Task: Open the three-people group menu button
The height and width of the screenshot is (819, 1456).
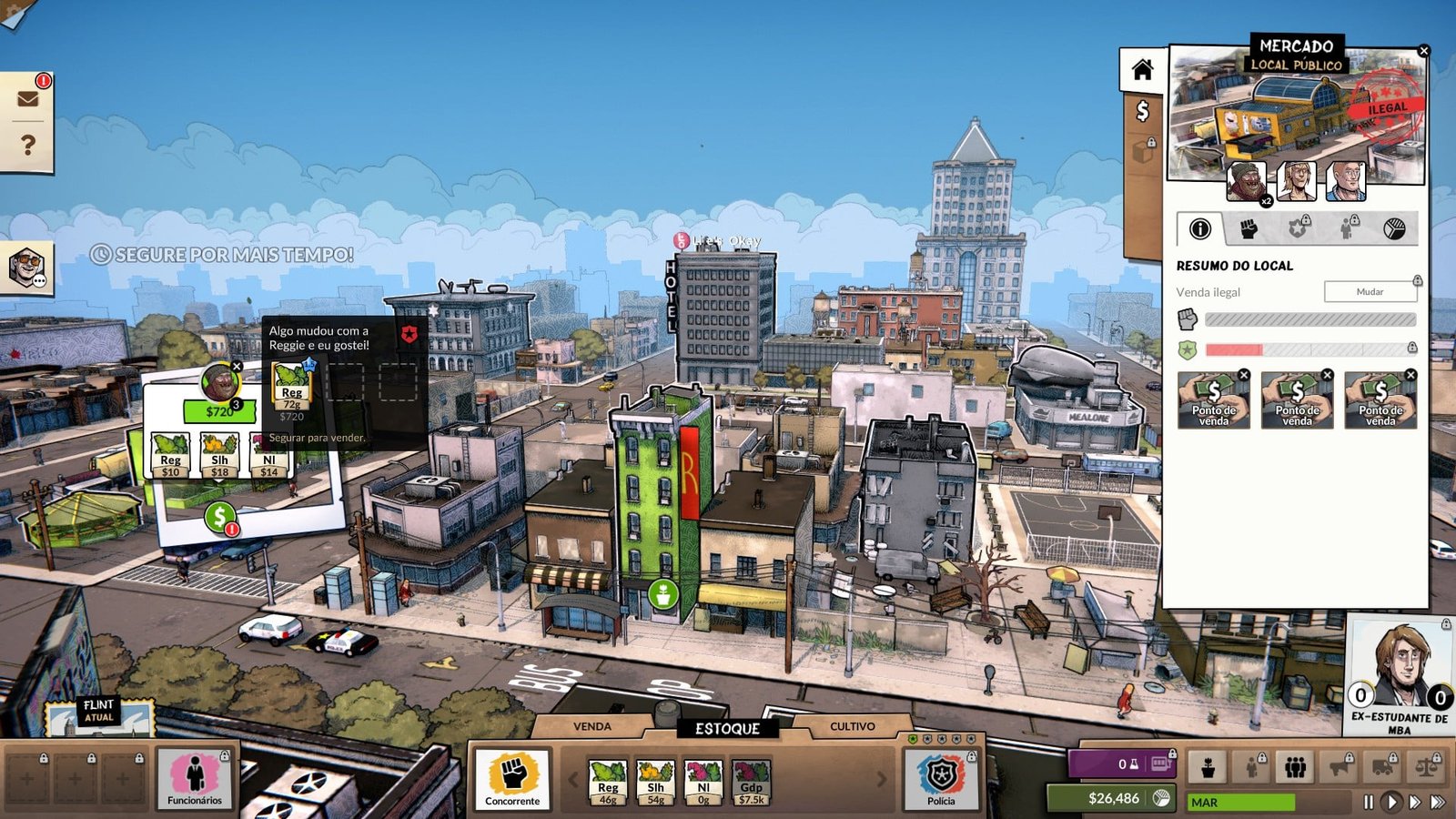Action: [x=1296, y=767]
